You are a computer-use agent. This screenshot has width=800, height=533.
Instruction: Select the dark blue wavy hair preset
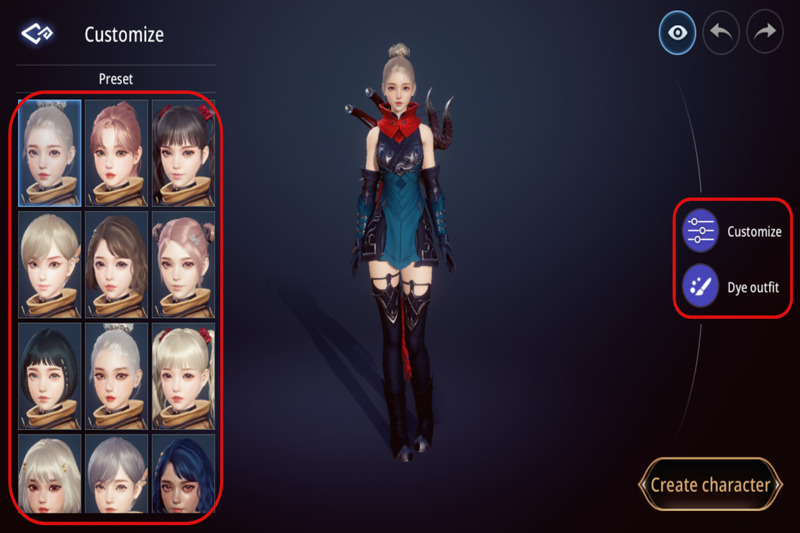[182, 474]
